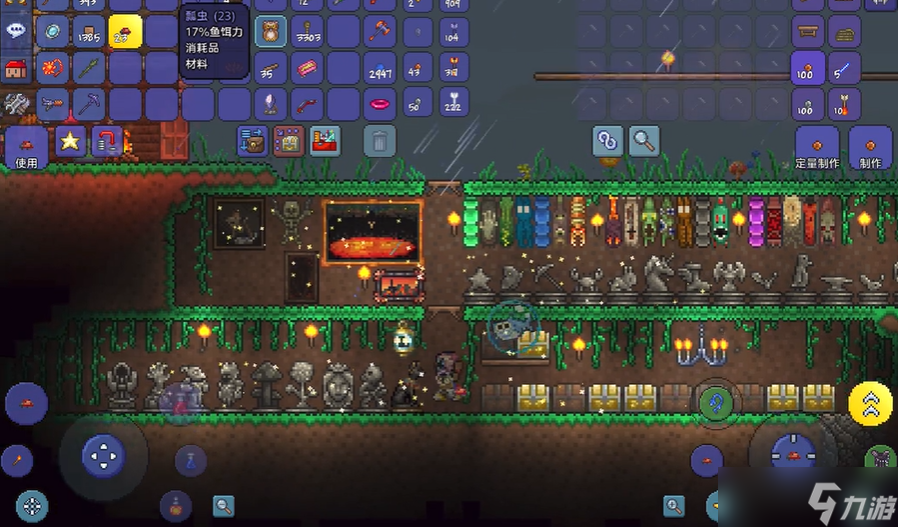Open the housing menu house icon
898x527 pixels.
coord(16,68)
